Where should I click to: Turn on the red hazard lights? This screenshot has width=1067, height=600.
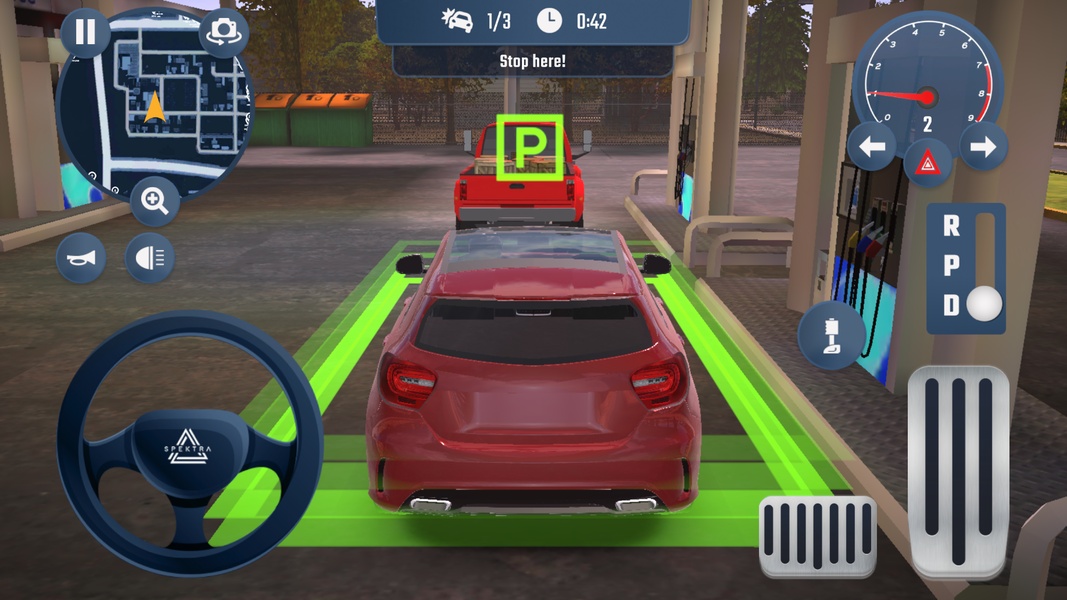[x=927, y=160]
